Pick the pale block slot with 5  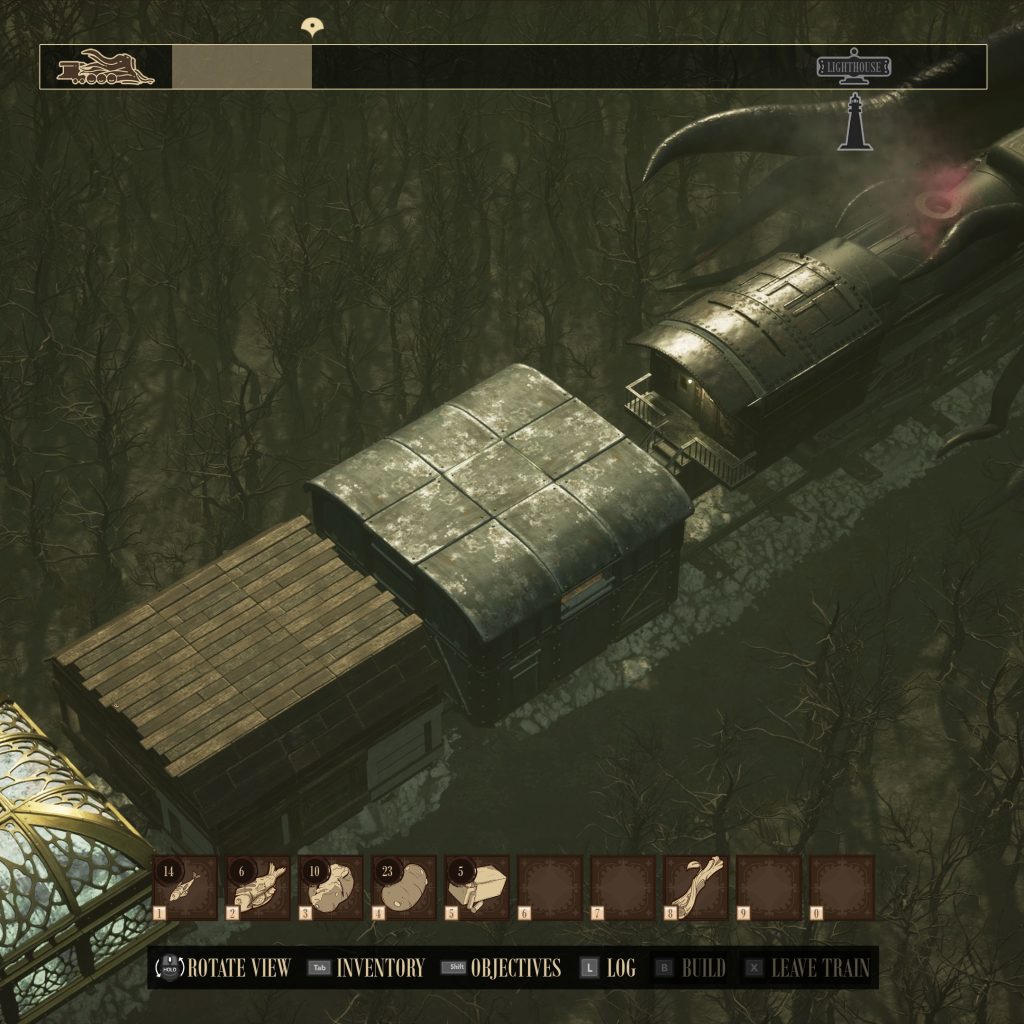pyautogui.click(x=478, y=887)
